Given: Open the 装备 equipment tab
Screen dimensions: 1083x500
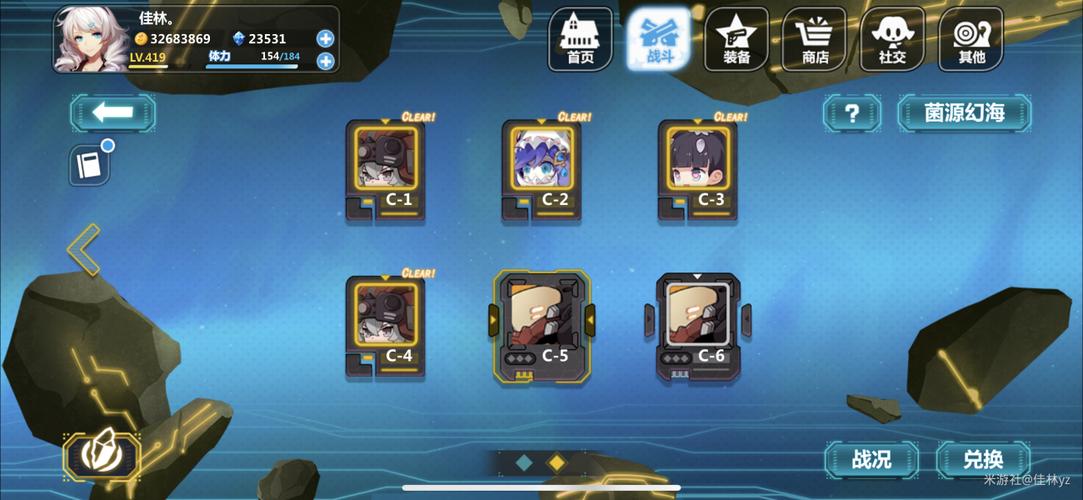Looking at the screenshot, I should [737, 40].
